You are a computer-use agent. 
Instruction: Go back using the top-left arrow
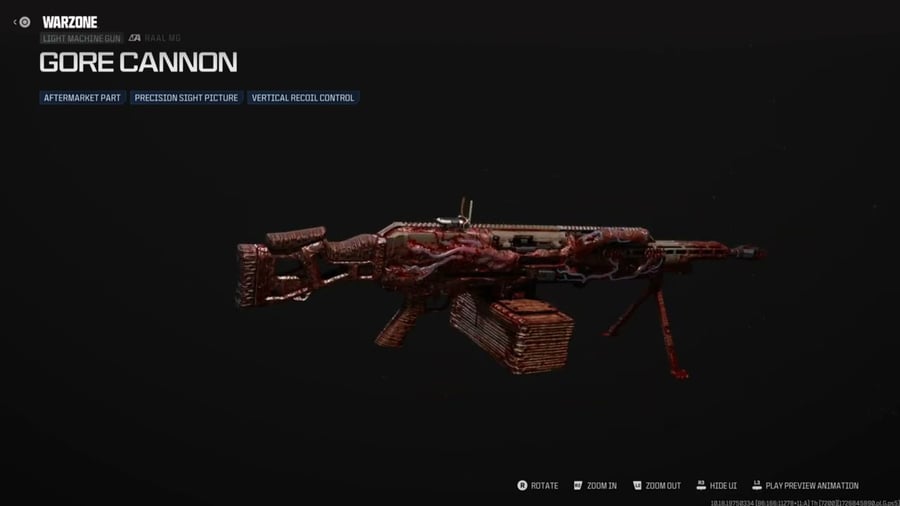[16, 22]
